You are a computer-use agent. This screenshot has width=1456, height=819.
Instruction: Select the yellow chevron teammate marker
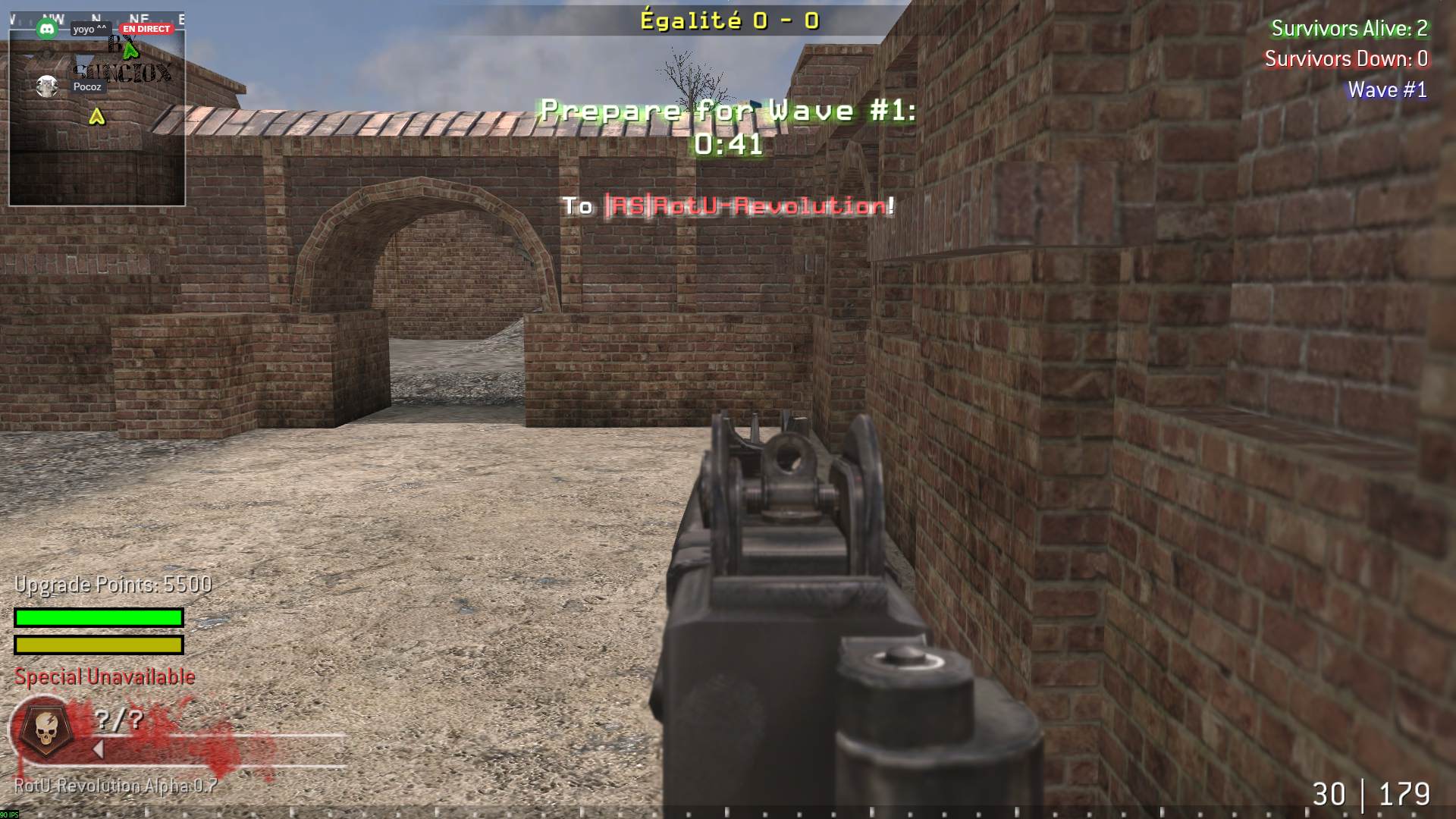point(97,116)
